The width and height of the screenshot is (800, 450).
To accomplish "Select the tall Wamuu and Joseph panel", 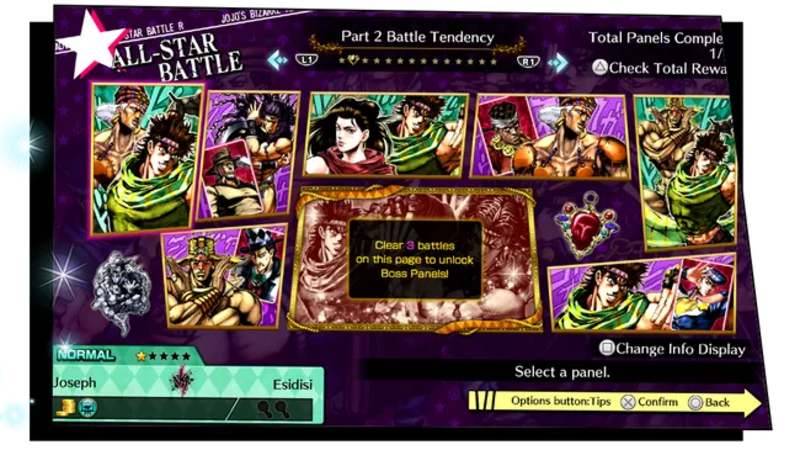I will click(683, 172).
